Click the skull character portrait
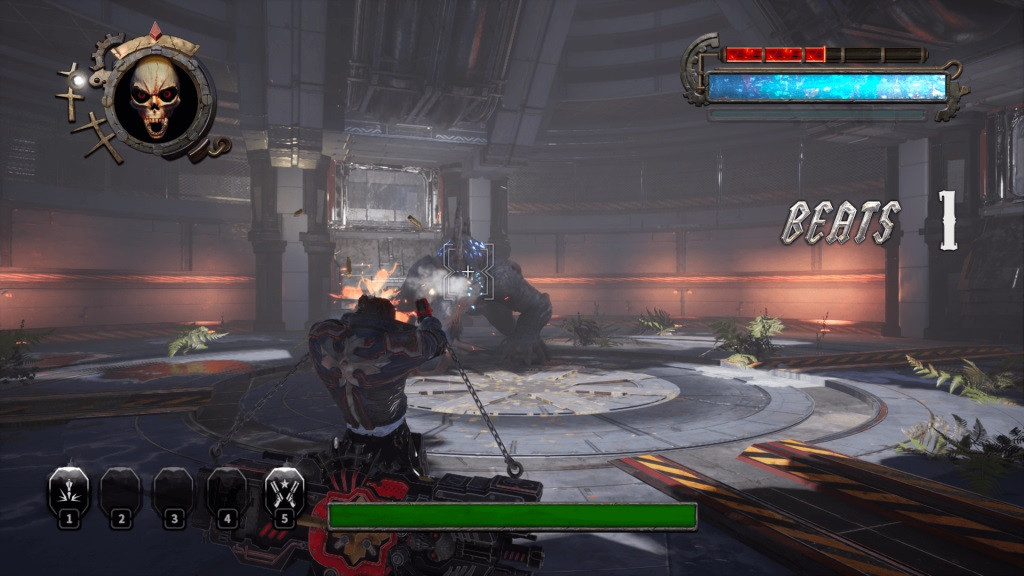The width and height of the screenshot is (1024, 576). (x=155, y=97)
